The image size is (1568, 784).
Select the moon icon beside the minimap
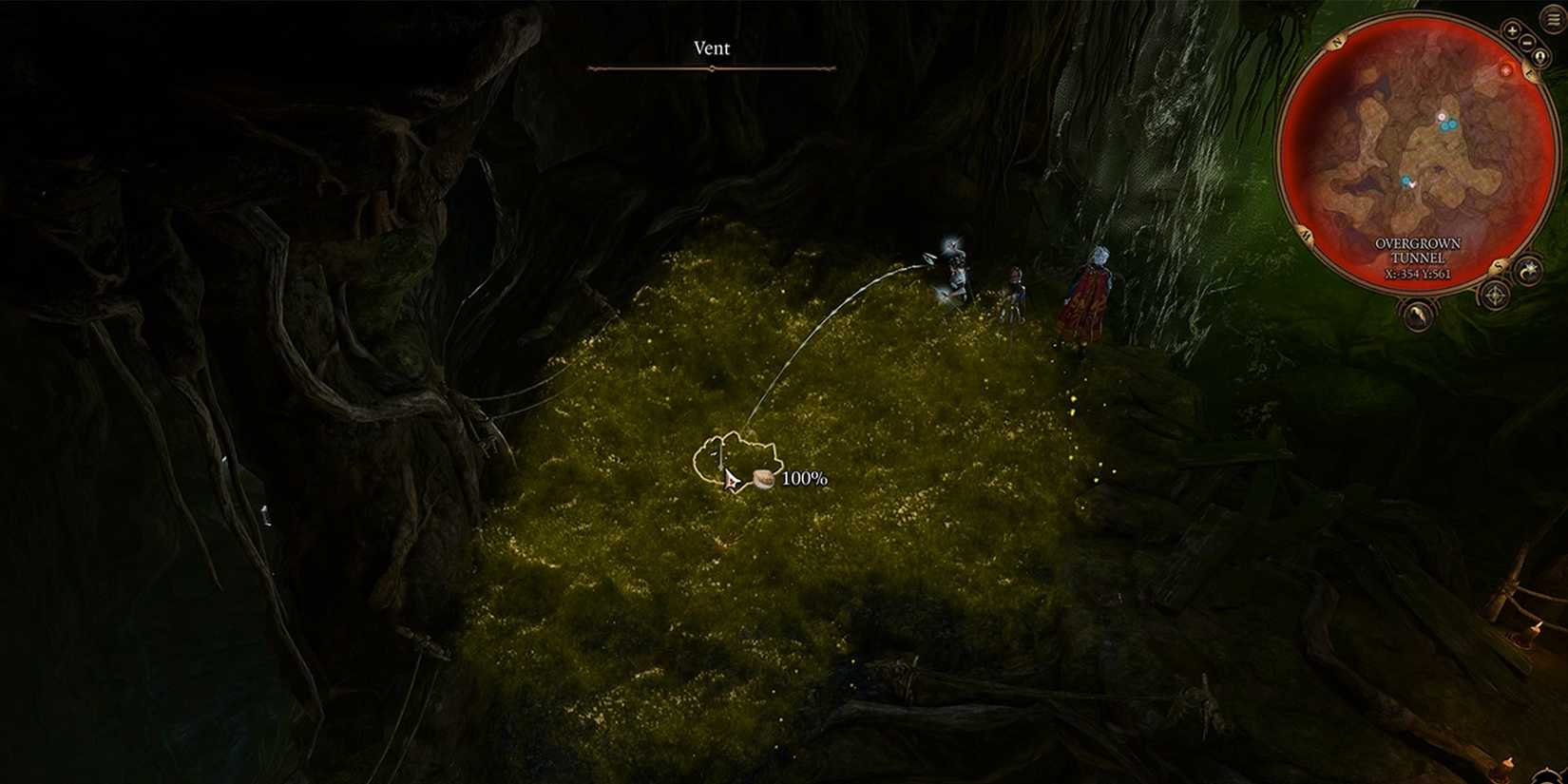tap(1529, 272)
